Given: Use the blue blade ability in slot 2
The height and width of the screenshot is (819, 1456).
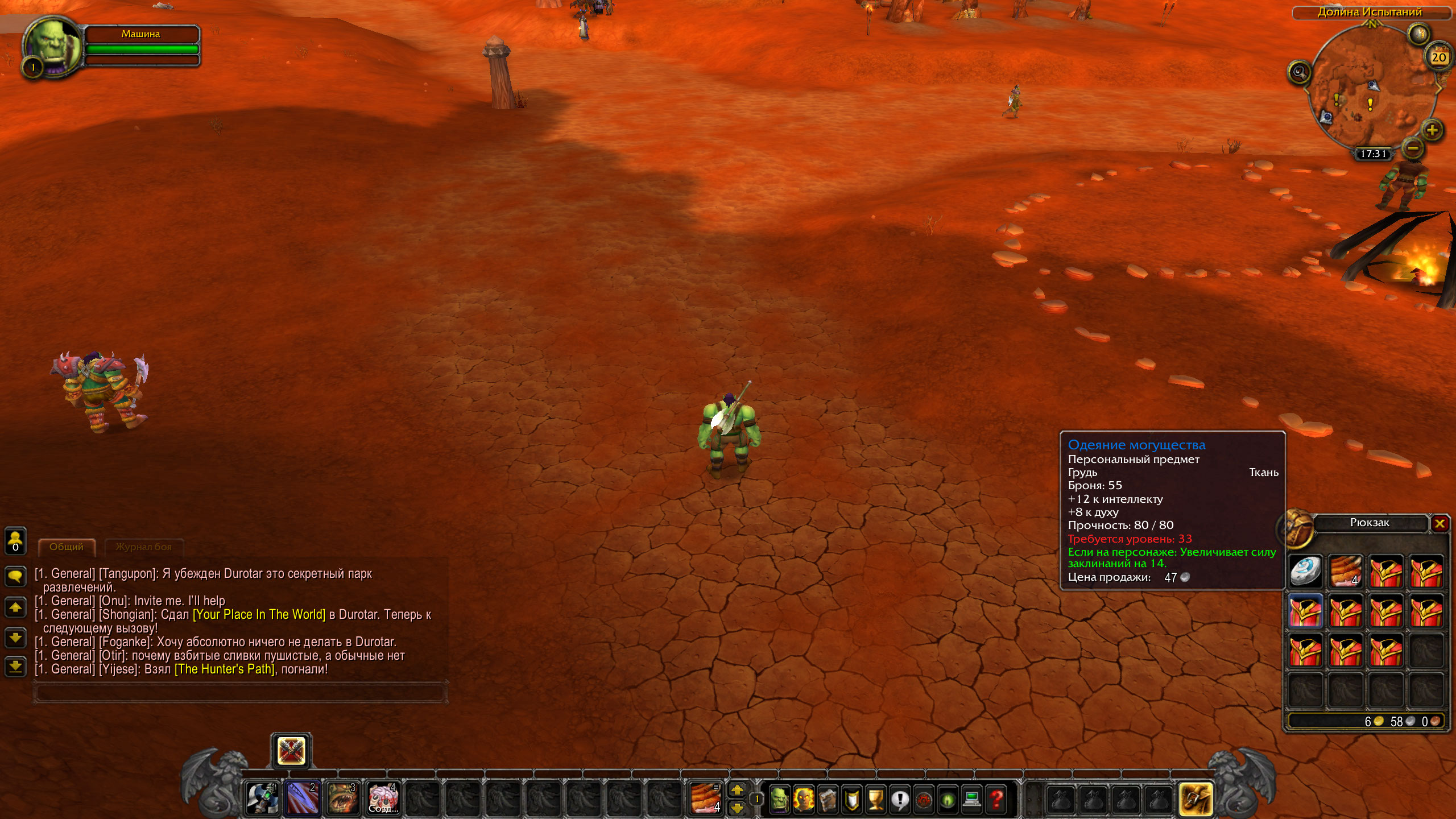Looking at the screenshot, I should (302, 797).
